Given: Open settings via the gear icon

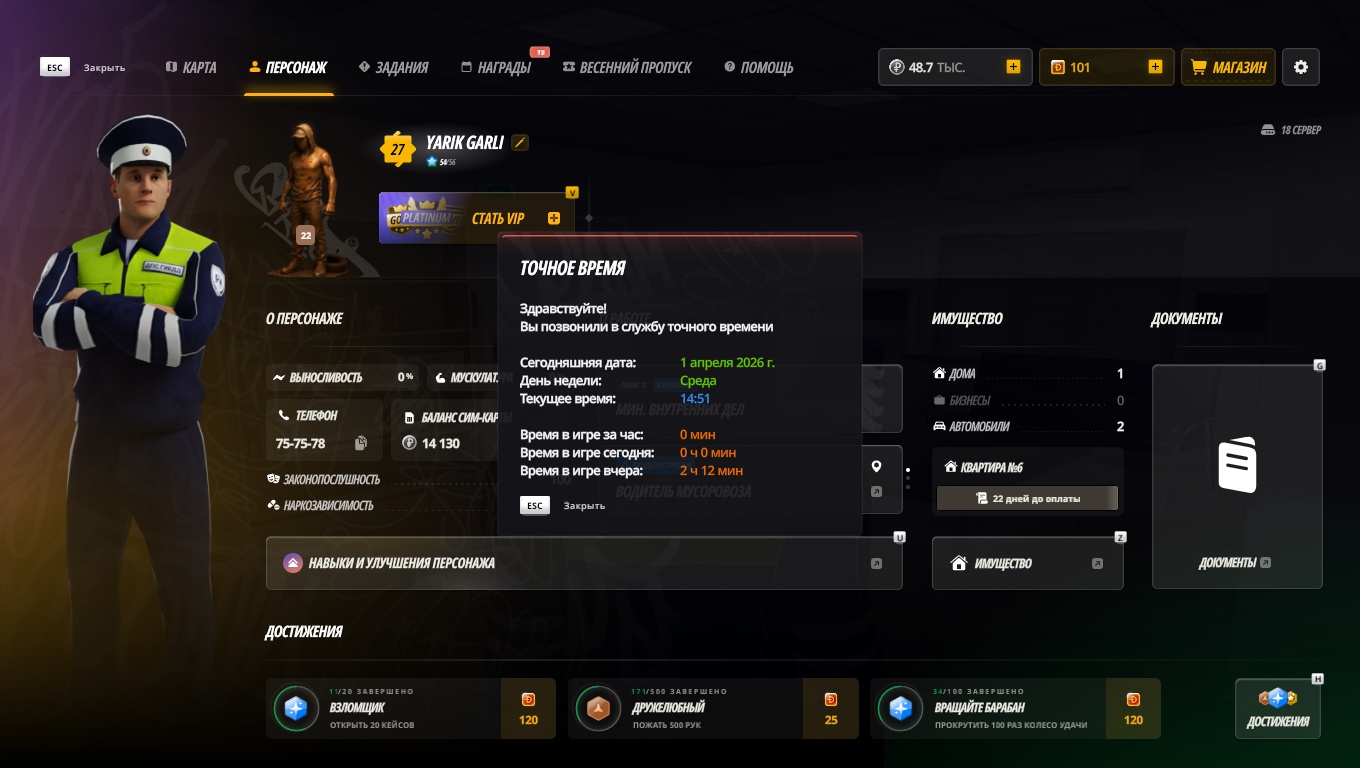Looking at the screenshot, I should [1300, 67].
